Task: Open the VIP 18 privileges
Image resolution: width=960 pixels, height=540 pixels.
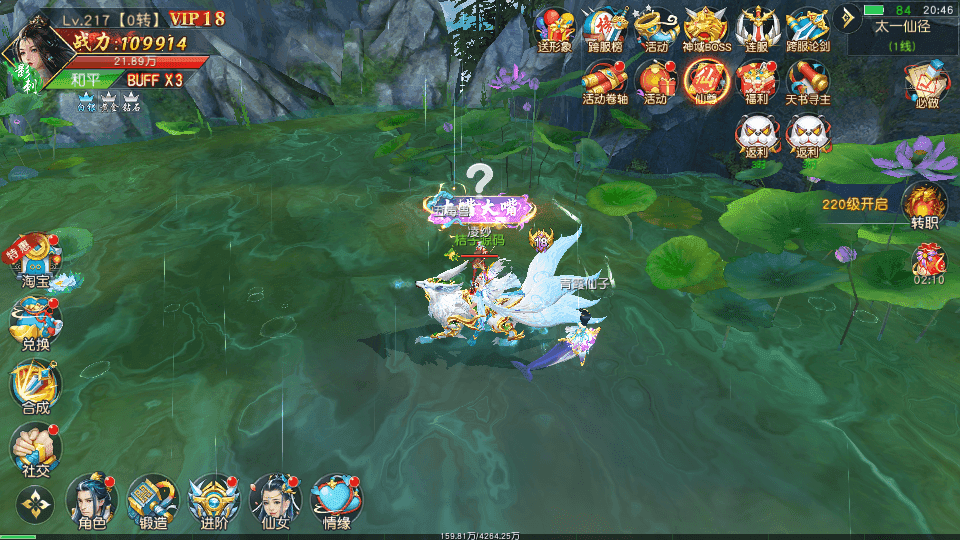Action: [197, 19]
